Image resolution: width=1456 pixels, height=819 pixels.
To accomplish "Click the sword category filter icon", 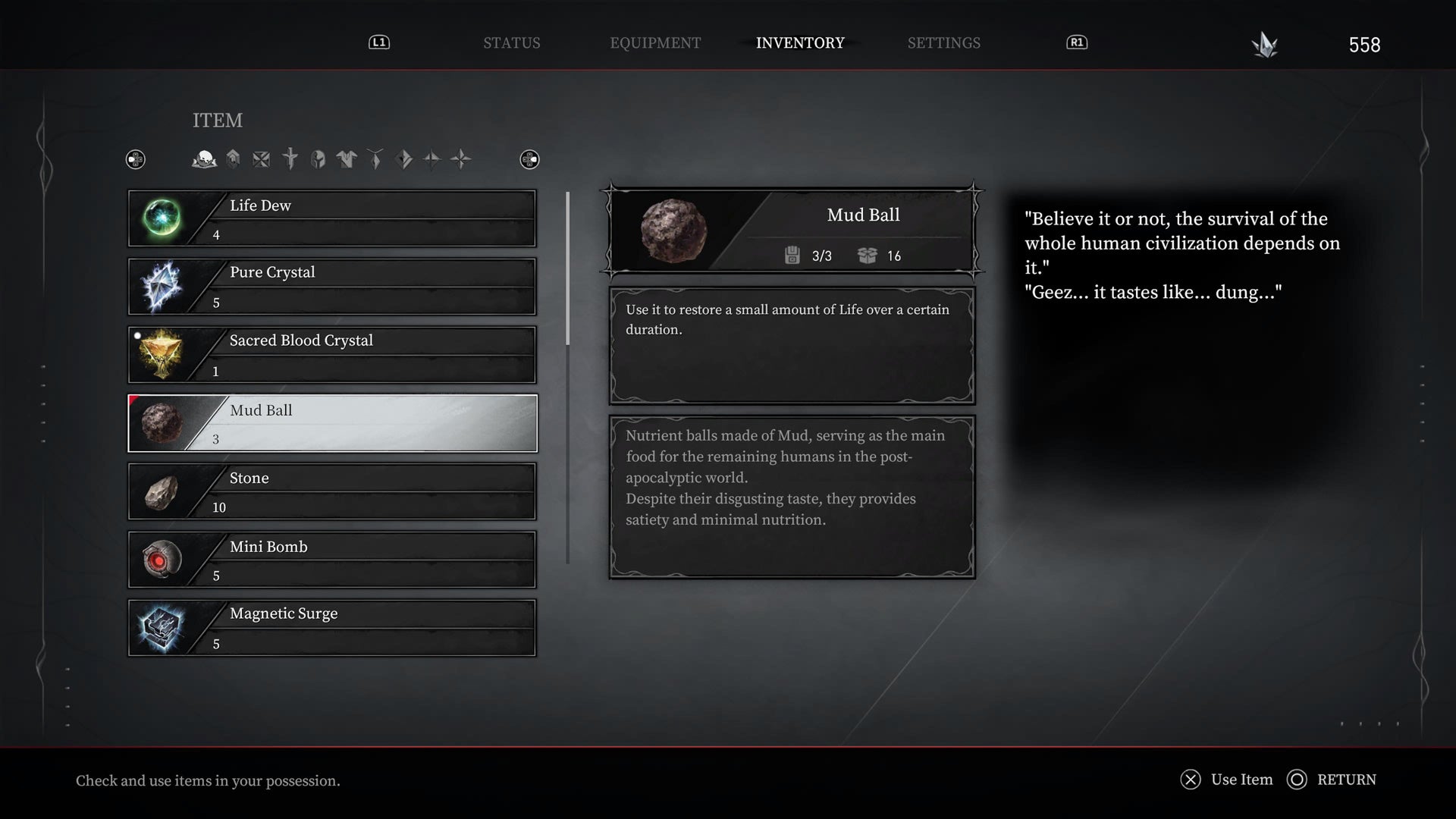I will [290, 158].
